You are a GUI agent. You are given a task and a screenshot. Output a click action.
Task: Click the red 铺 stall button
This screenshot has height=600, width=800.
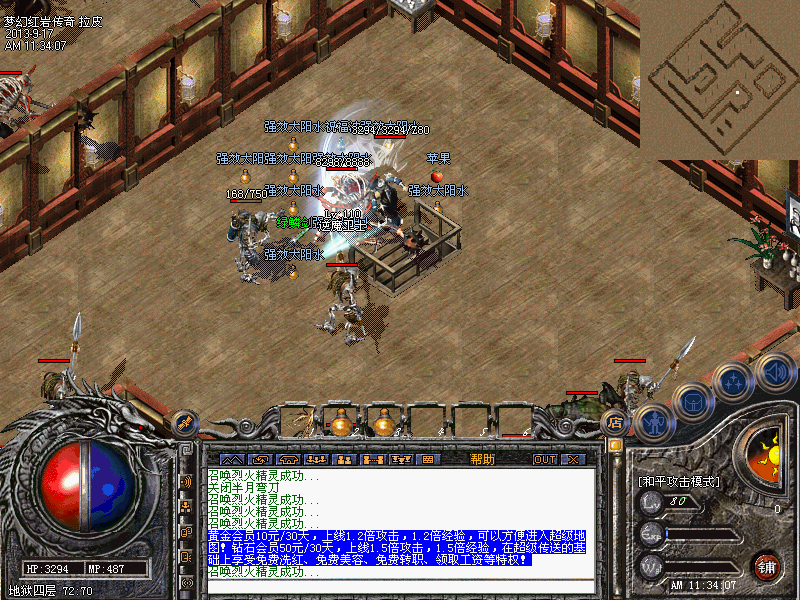(767, 566)
